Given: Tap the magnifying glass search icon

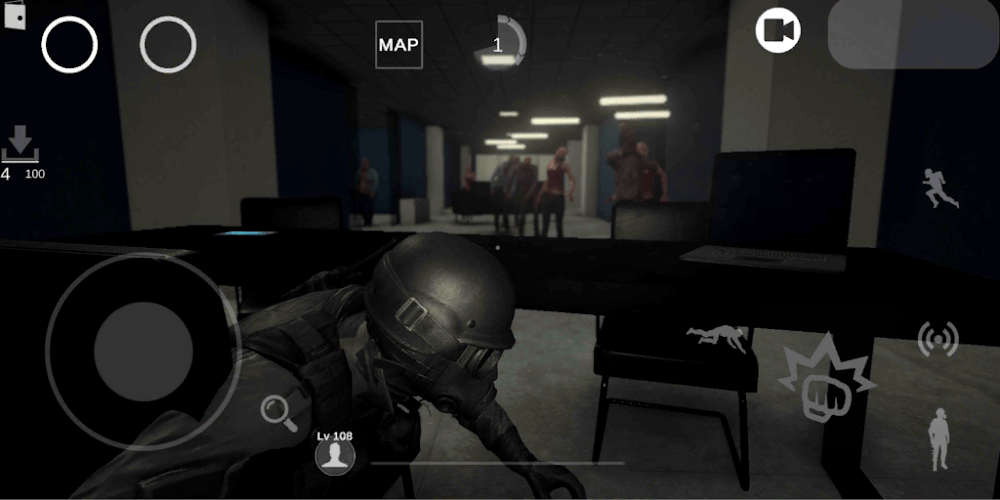Looking at the screenshot, I should pos(279,412).
